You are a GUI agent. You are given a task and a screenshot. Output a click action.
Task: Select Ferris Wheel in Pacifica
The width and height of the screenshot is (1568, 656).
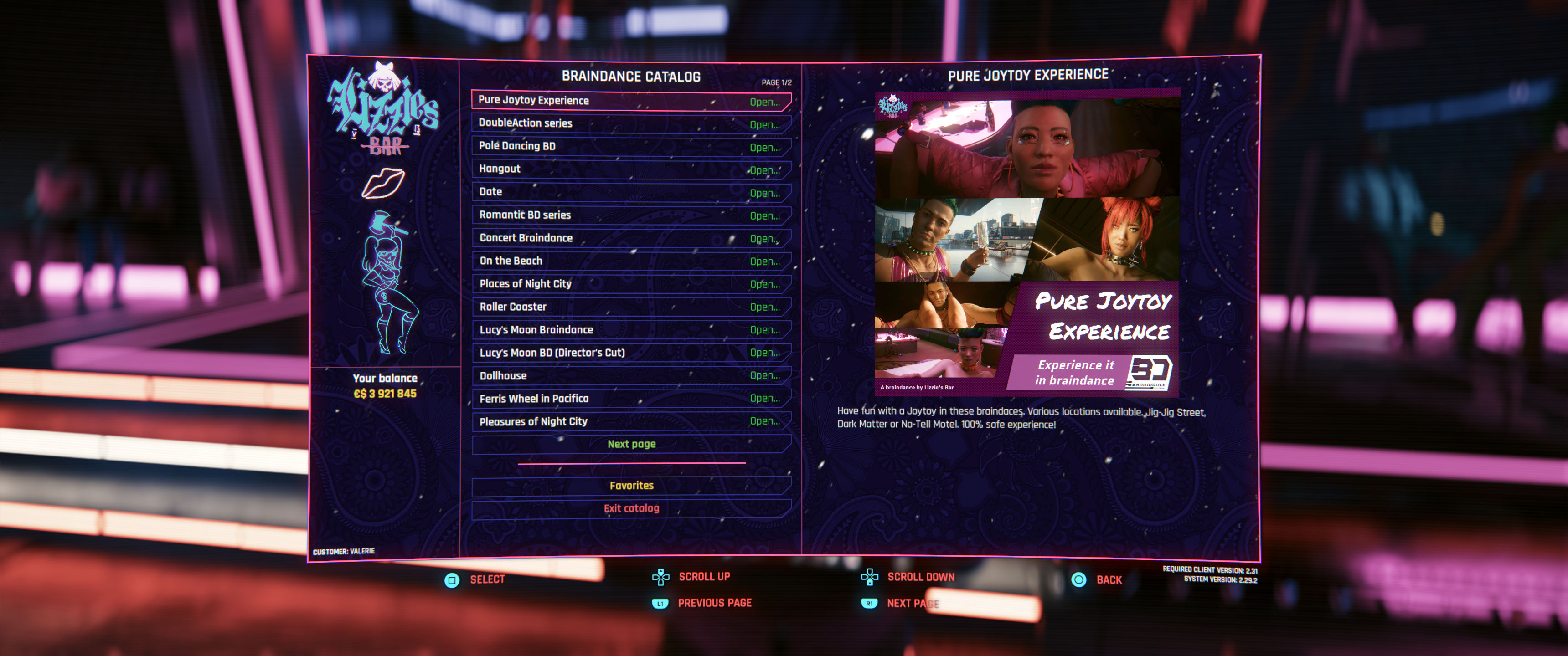coord(630,399)
